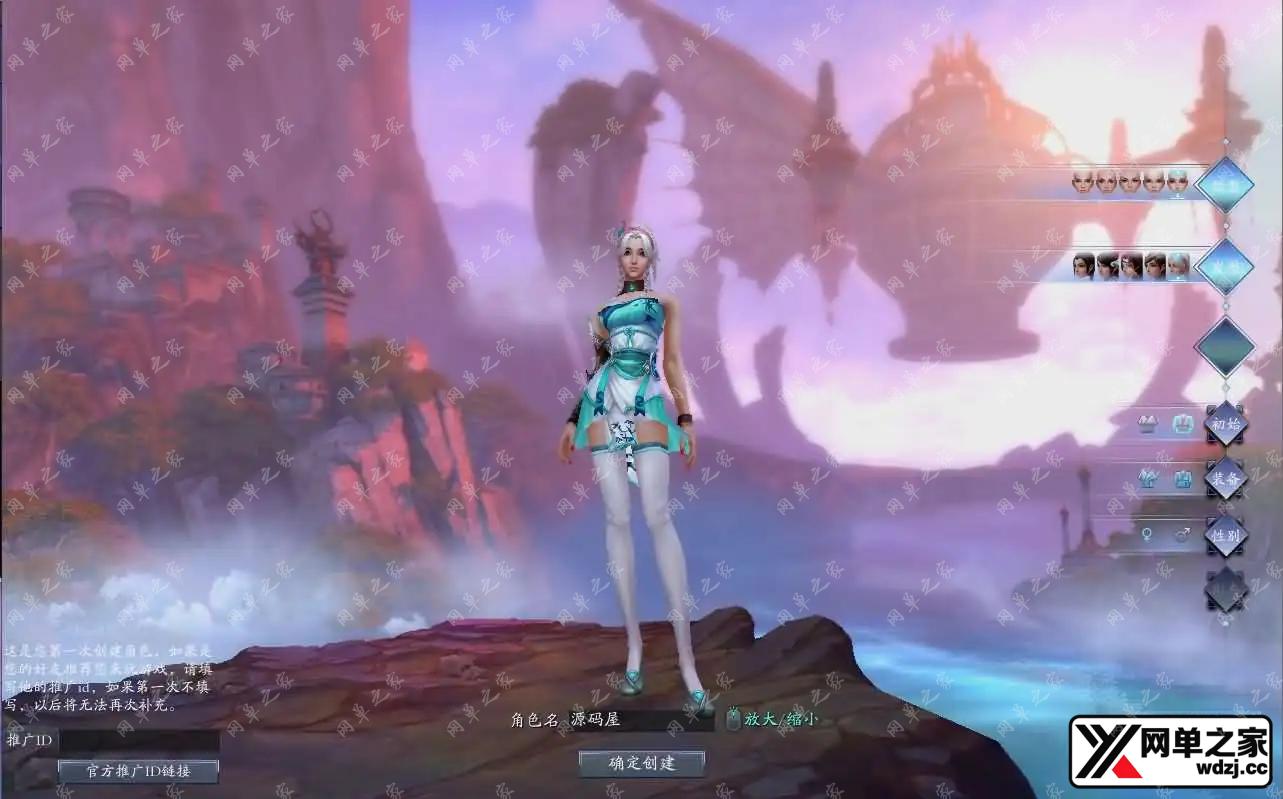The image size is (1283, 799).
Task: Confirm character creation with 确定创建
Action: (642, 763)
